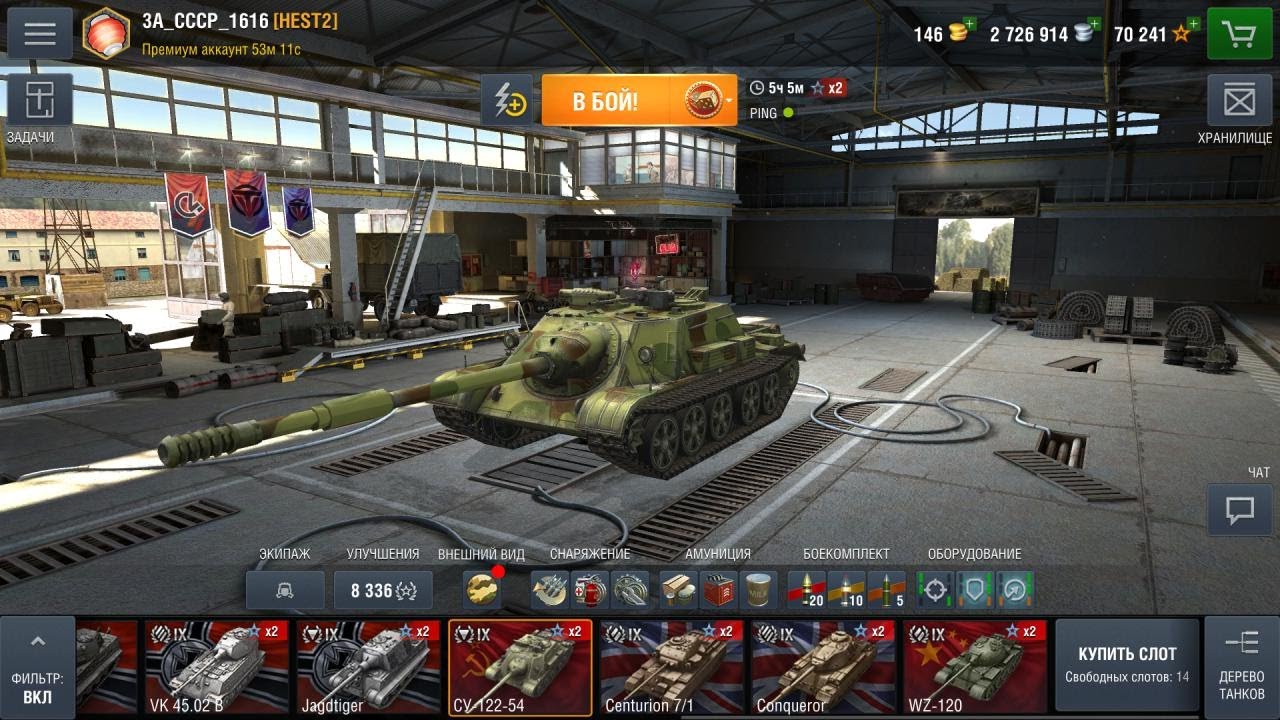Open the ХРАНИЛИЩЕ storage screen
Image resolution: width=1280 pixels, height=720 pixels.
[x=1240, y=101]
